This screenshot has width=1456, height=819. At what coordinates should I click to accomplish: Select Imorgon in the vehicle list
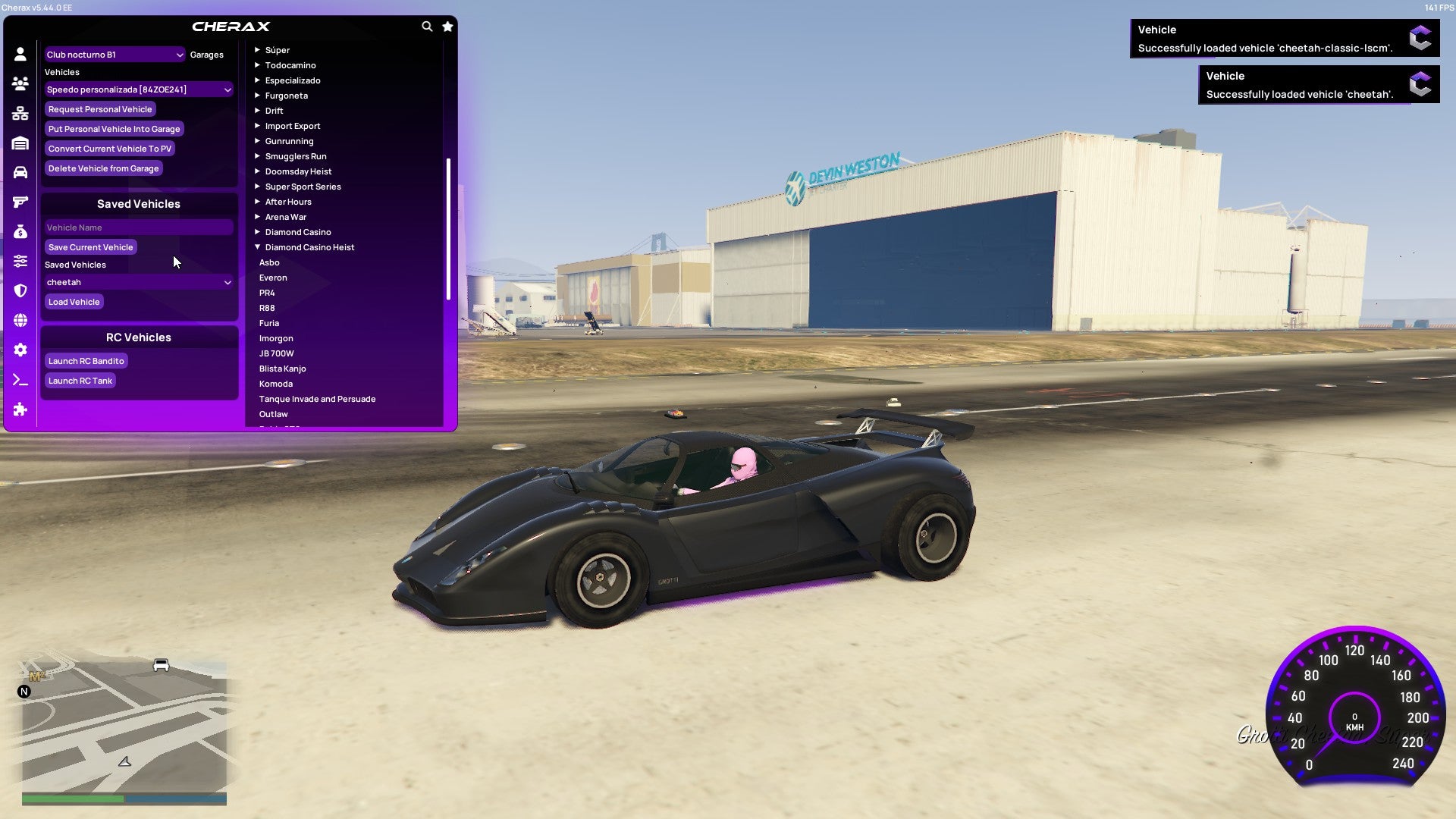[276, 337]
